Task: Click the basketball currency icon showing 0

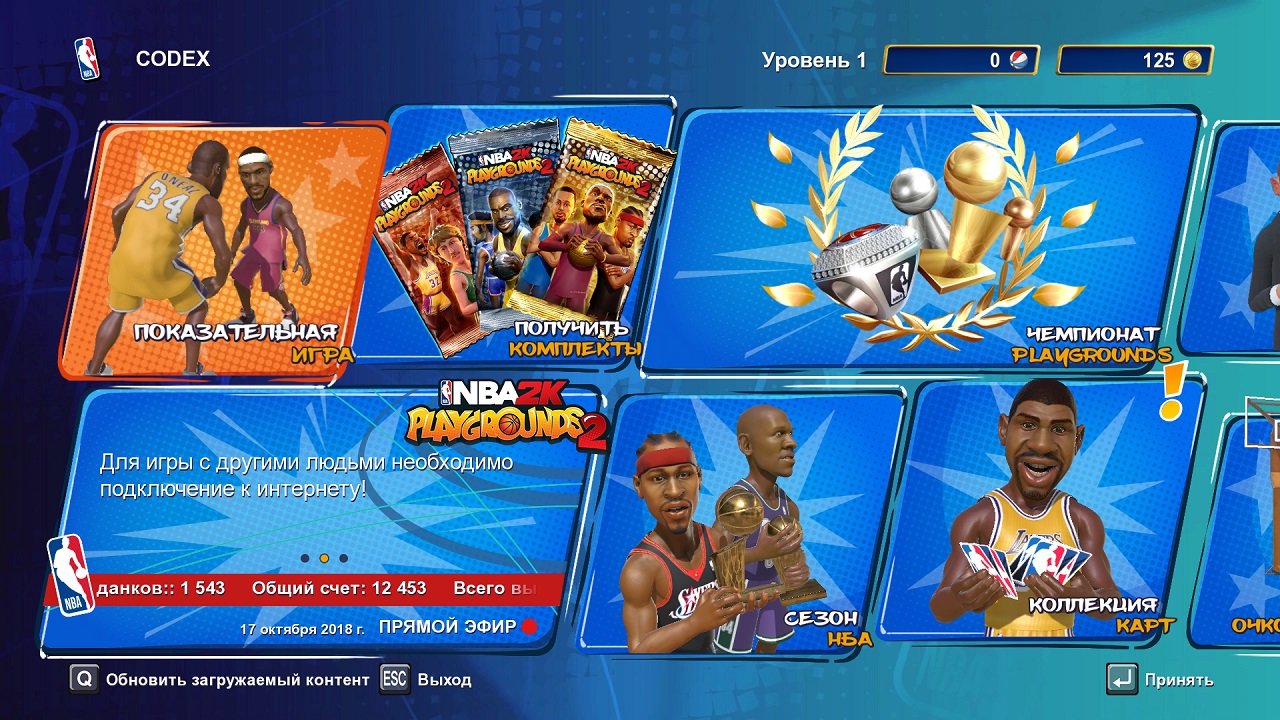Action: coord(1019,60)
